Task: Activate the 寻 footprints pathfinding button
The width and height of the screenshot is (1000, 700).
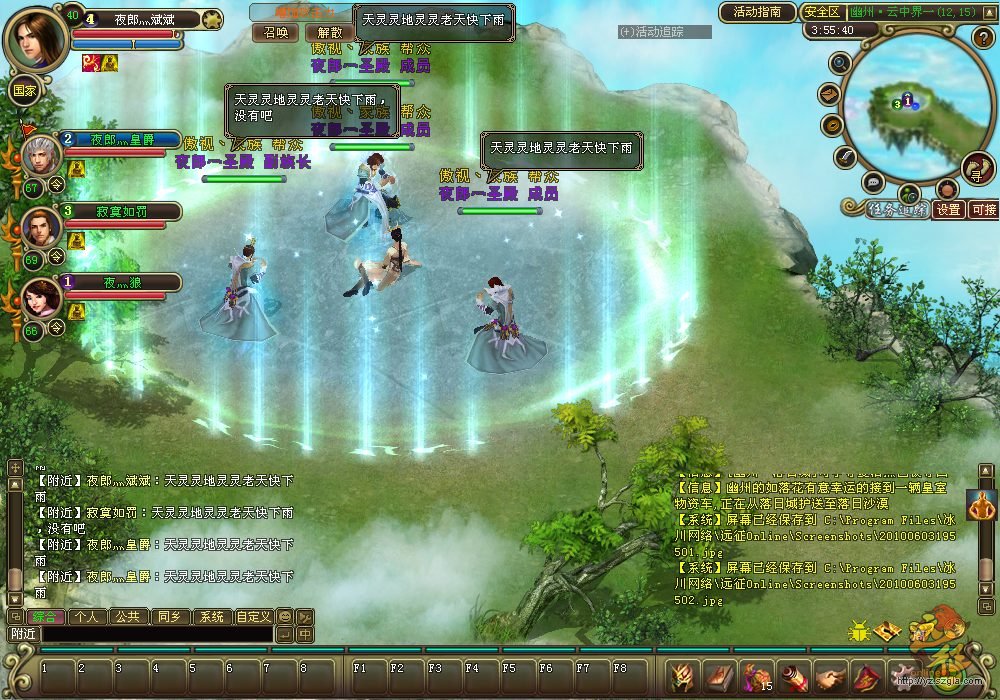Action: tap(977, 167)
